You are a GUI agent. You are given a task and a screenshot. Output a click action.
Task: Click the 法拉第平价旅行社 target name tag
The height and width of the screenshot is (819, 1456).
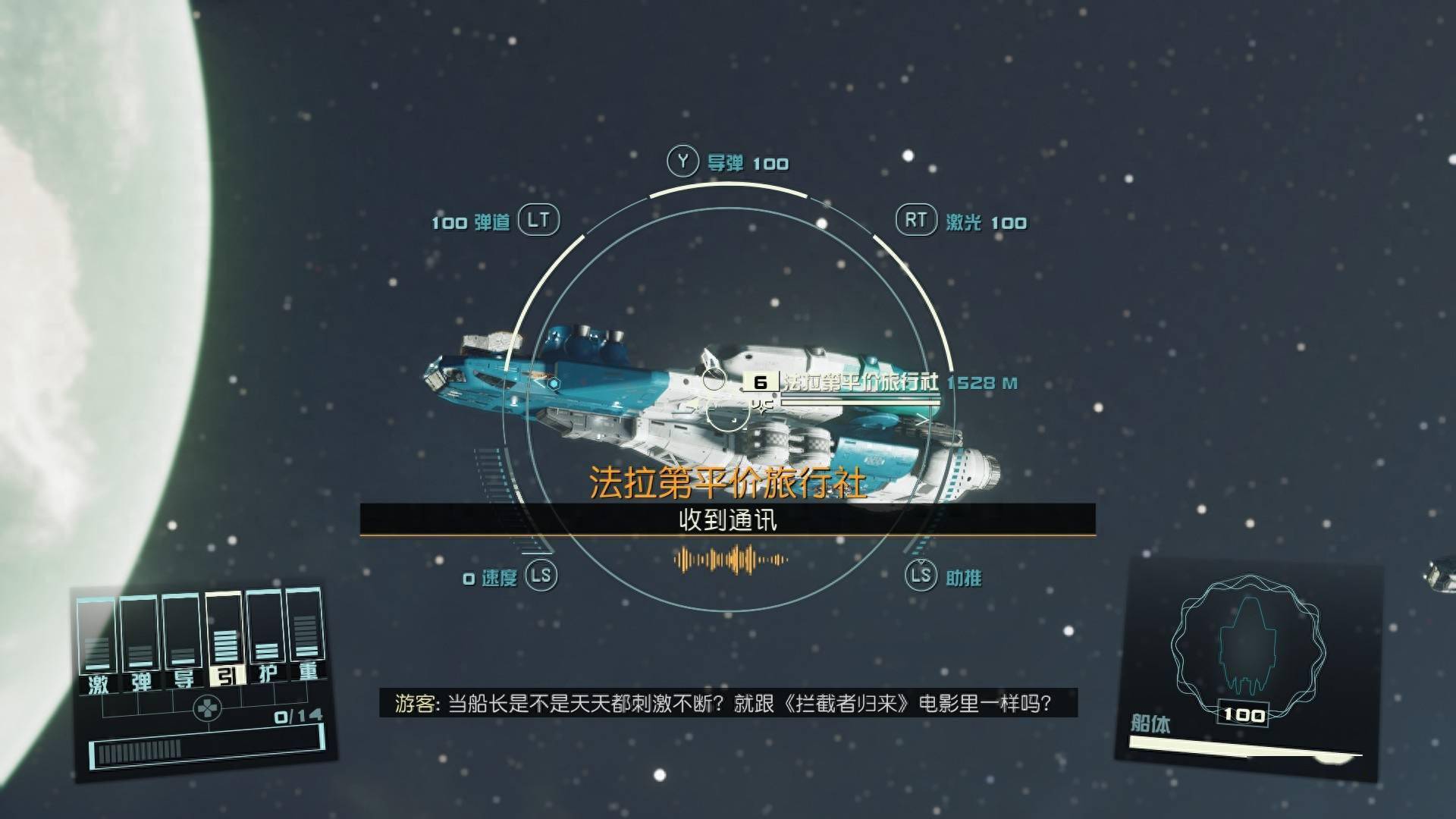point(859,382)
